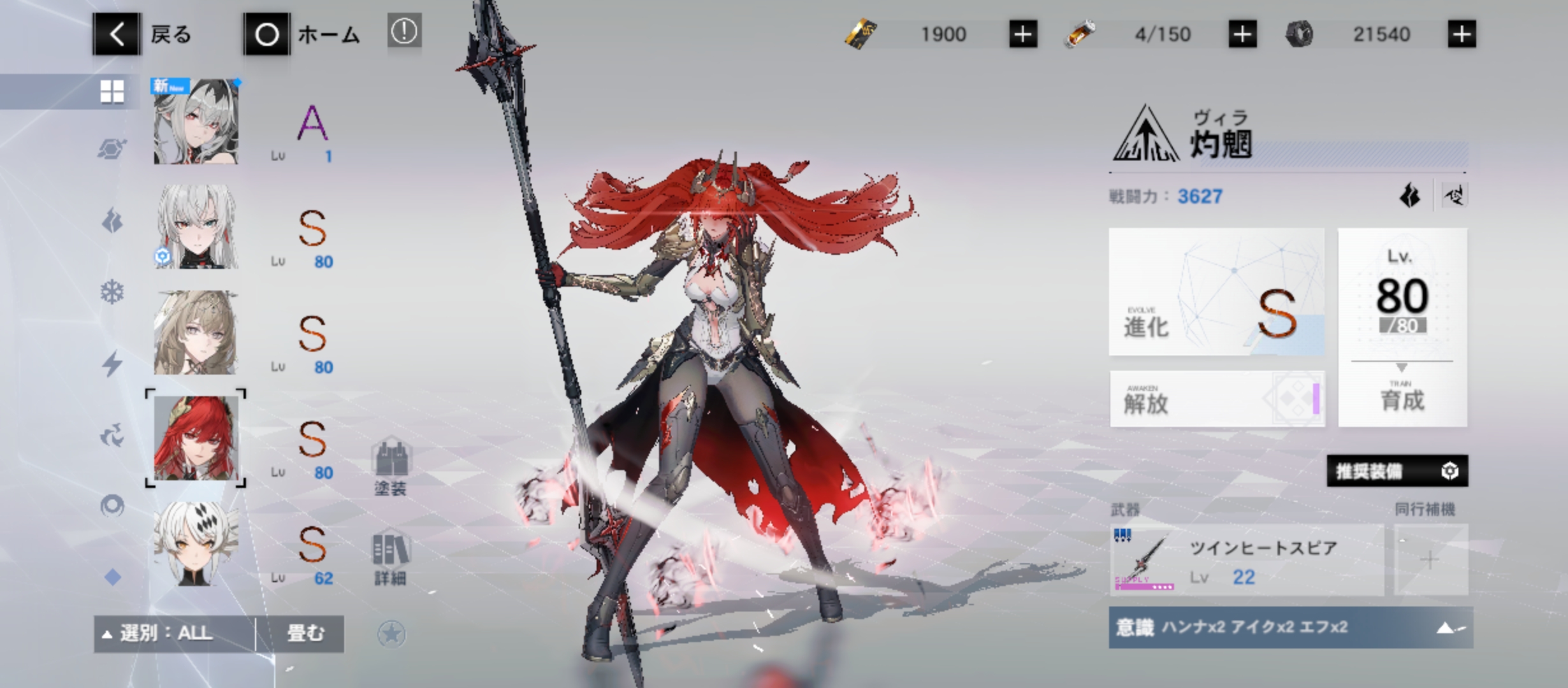Screen dimensions: 1568x688
Task: Add more of the 21540 nut currency
Action: (1462, 34)
